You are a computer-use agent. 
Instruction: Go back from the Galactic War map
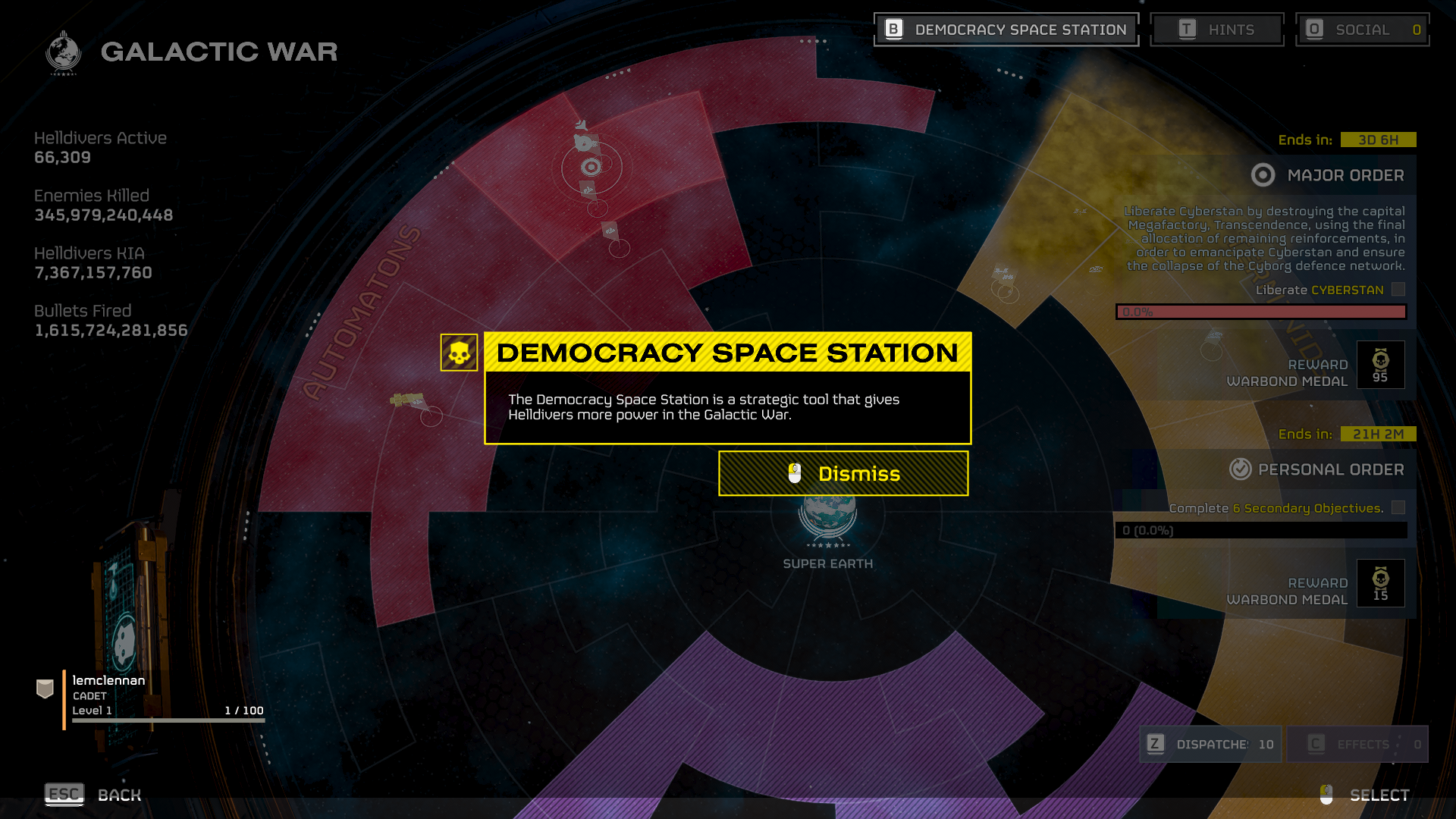click(93, 795)
